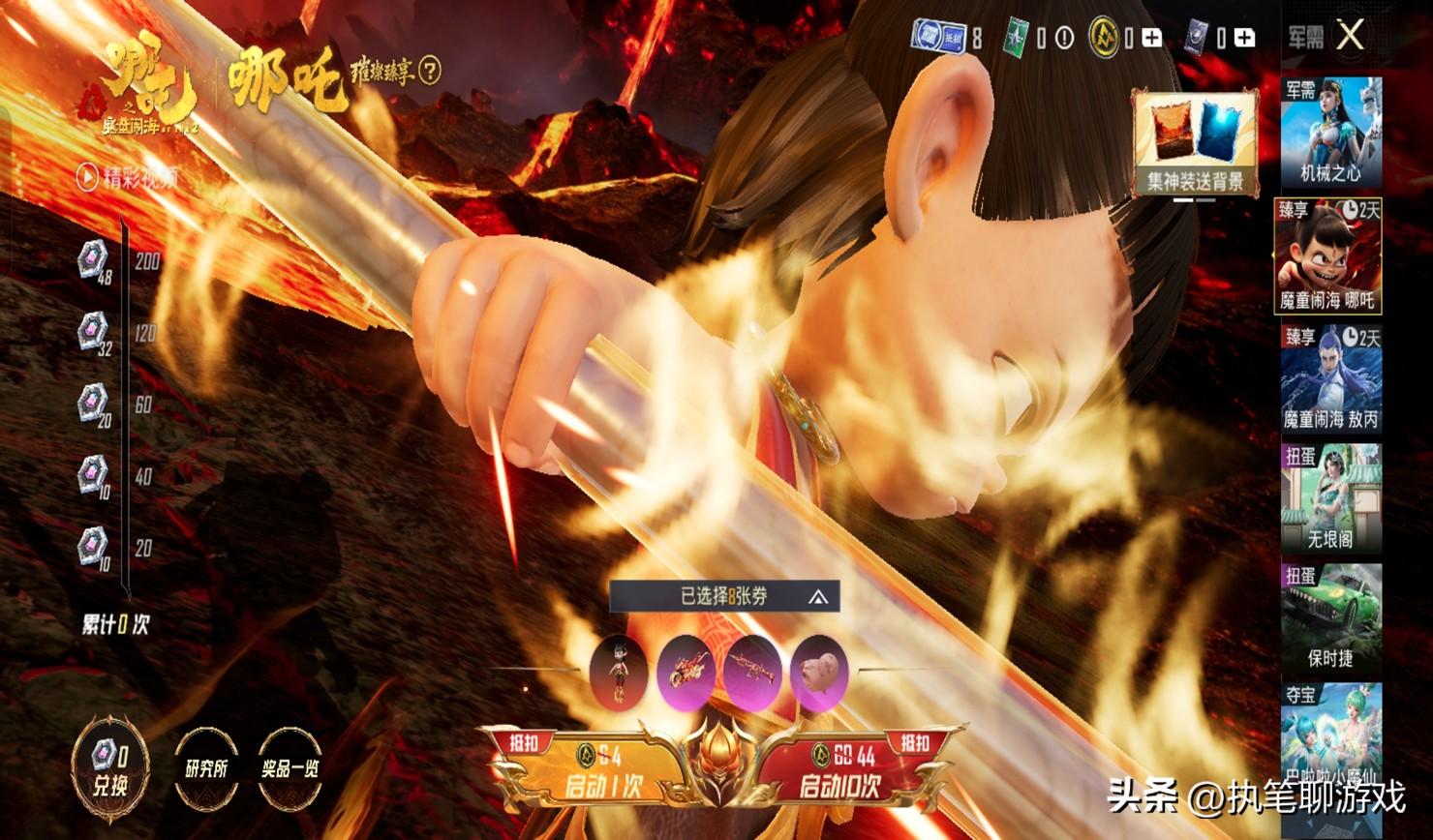
Task: Open the 兑换 exchange button
Action: (109, 768)
